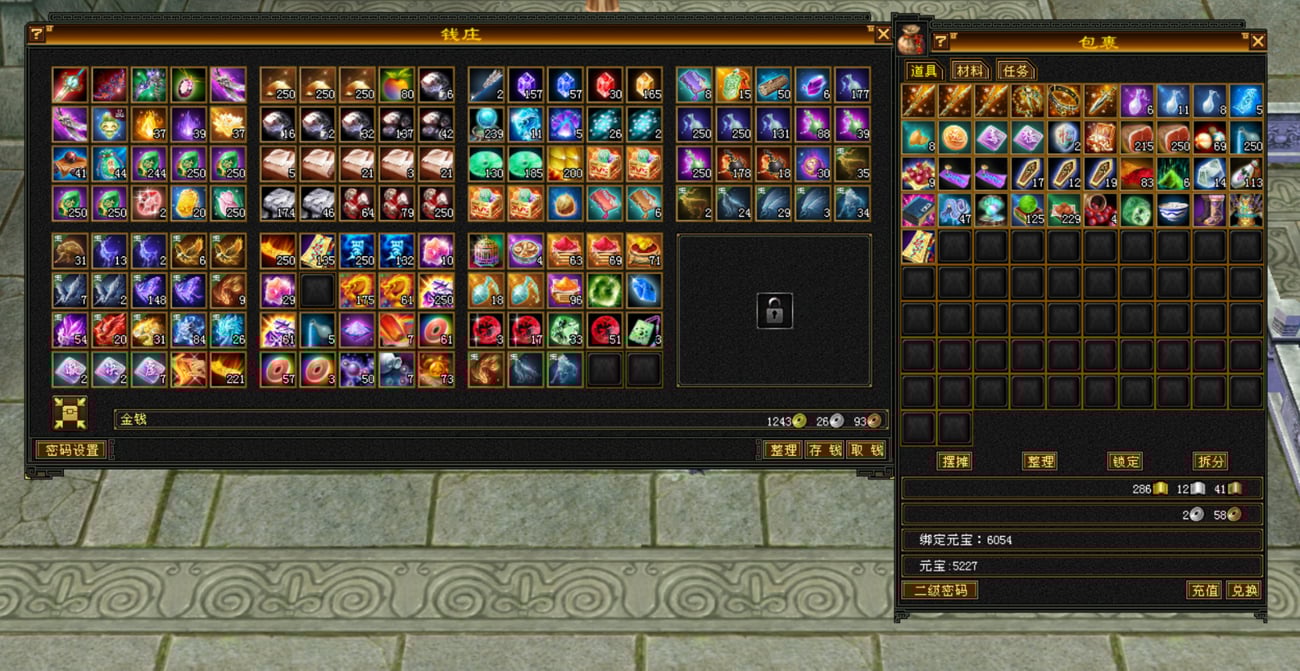
Task: Sort bank items with 整理 button
Action: 782,450
